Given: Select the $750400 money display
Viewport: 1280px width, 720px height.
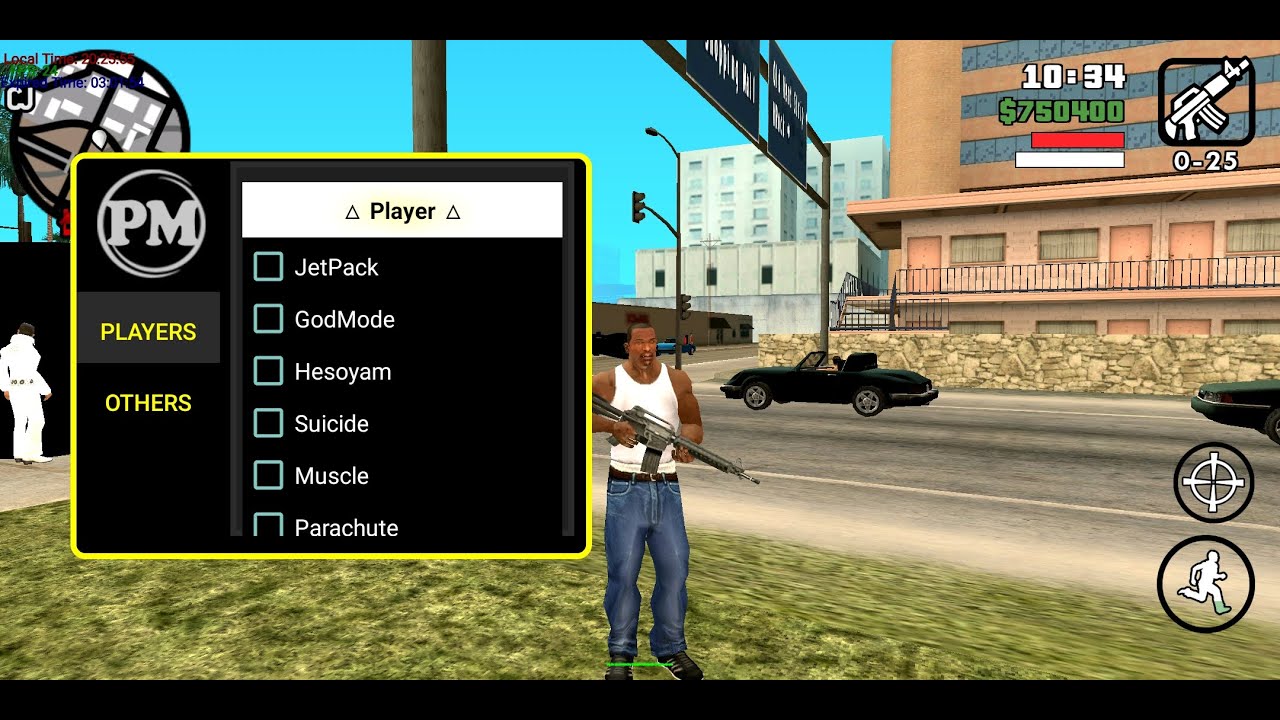Looking at the screenshot, I should [1062, 110].
